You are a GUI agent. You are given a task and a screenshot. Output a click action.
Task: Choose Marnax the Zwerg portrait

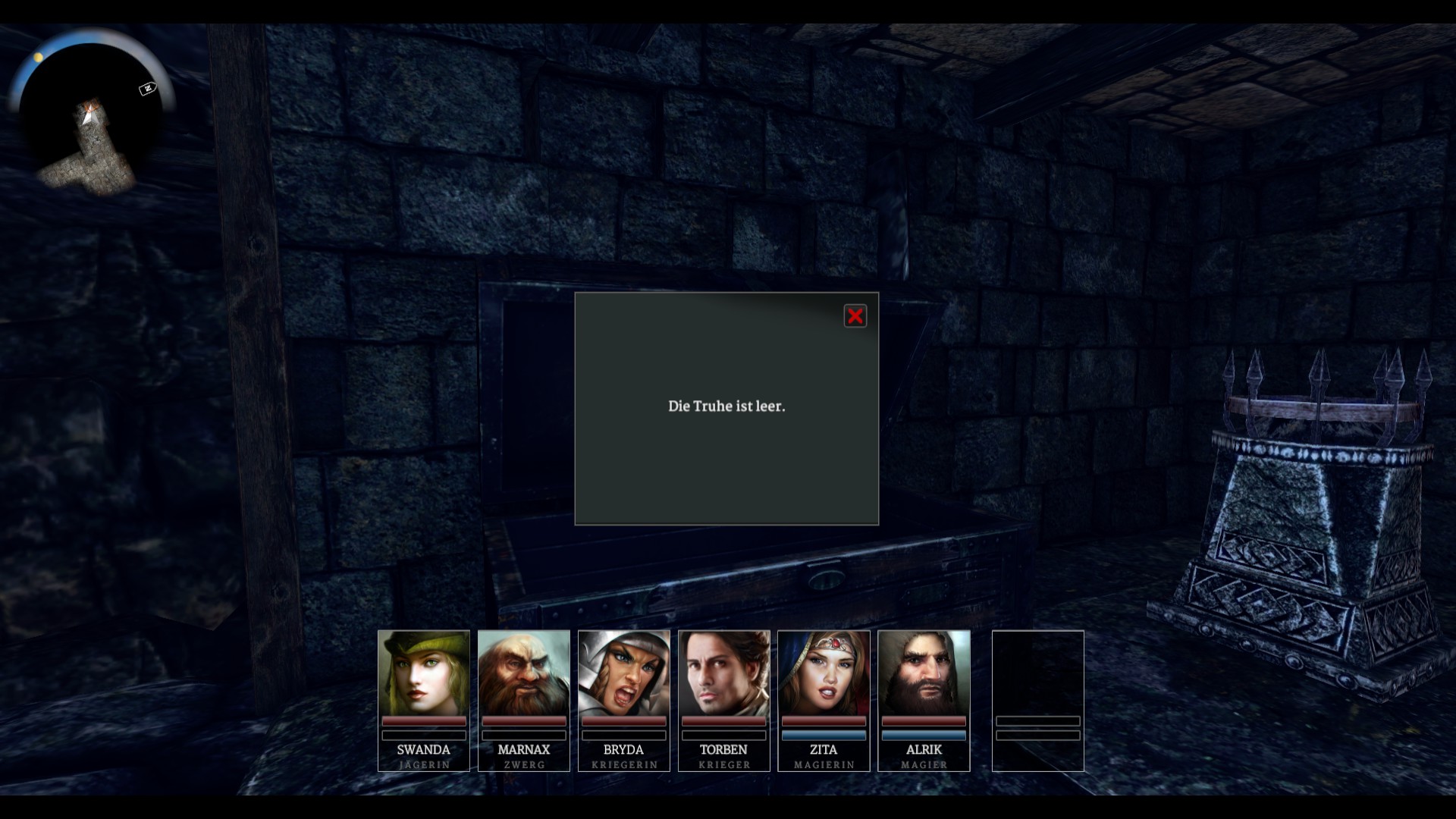(524, 673)
